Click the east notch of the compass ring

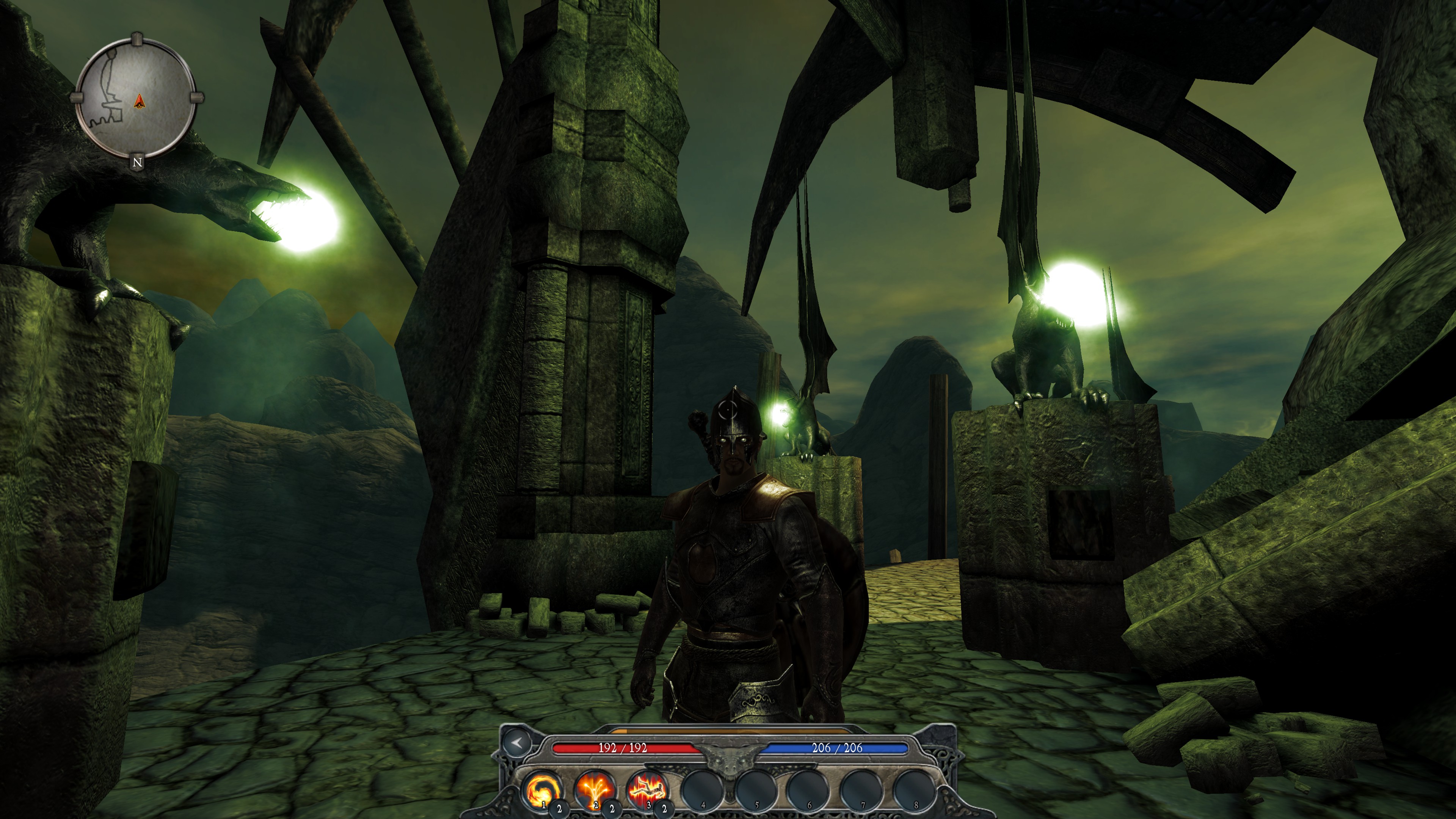point(196,97)
